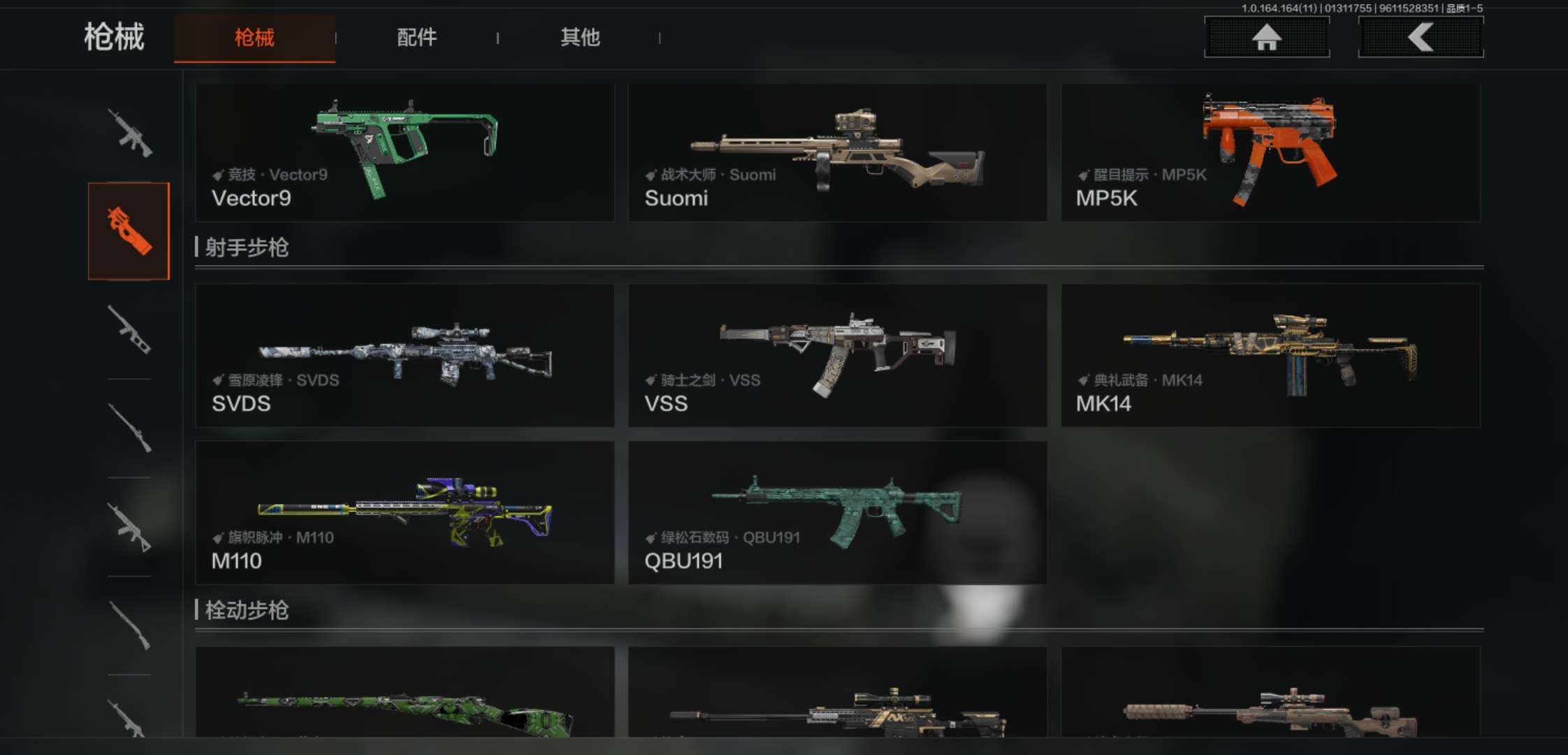Select the Vector9 weapon card
Screen dimensions: 1568x755
(405, 152)
